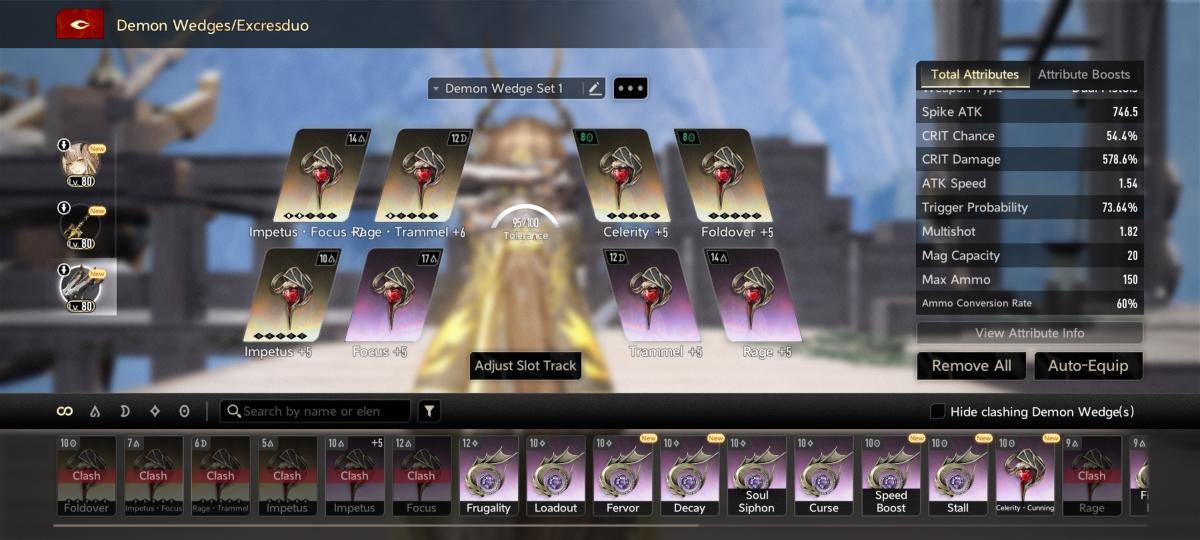Open the Adjust Slot Track option

[525, 366]
